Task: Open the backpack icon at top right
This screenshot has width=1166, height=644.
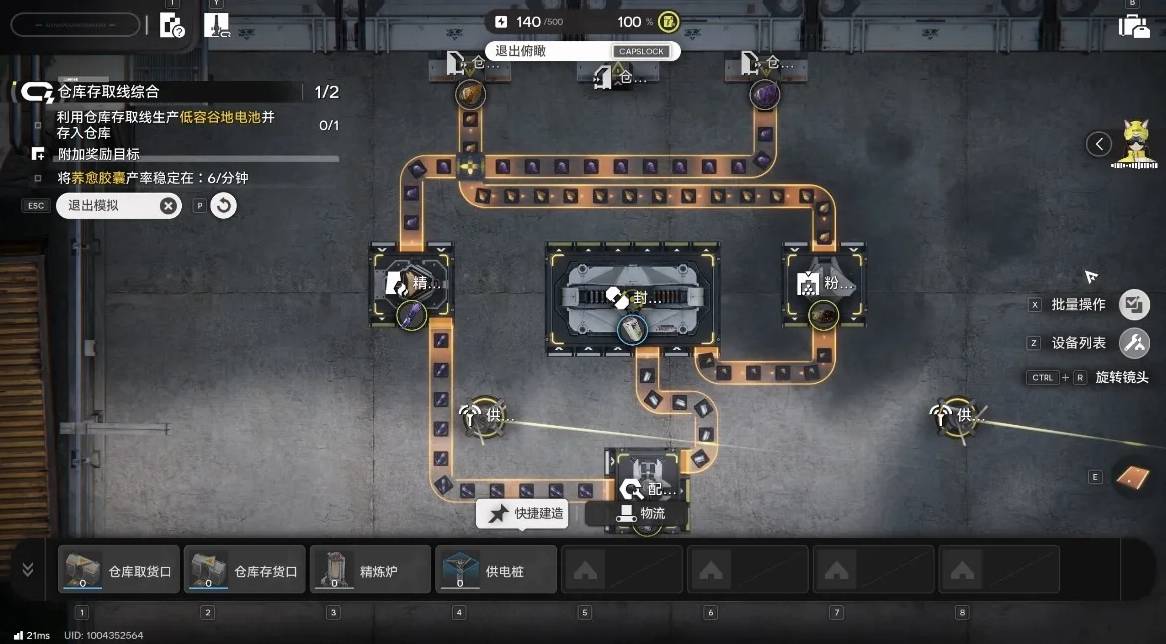Action: click(1134, 26)
